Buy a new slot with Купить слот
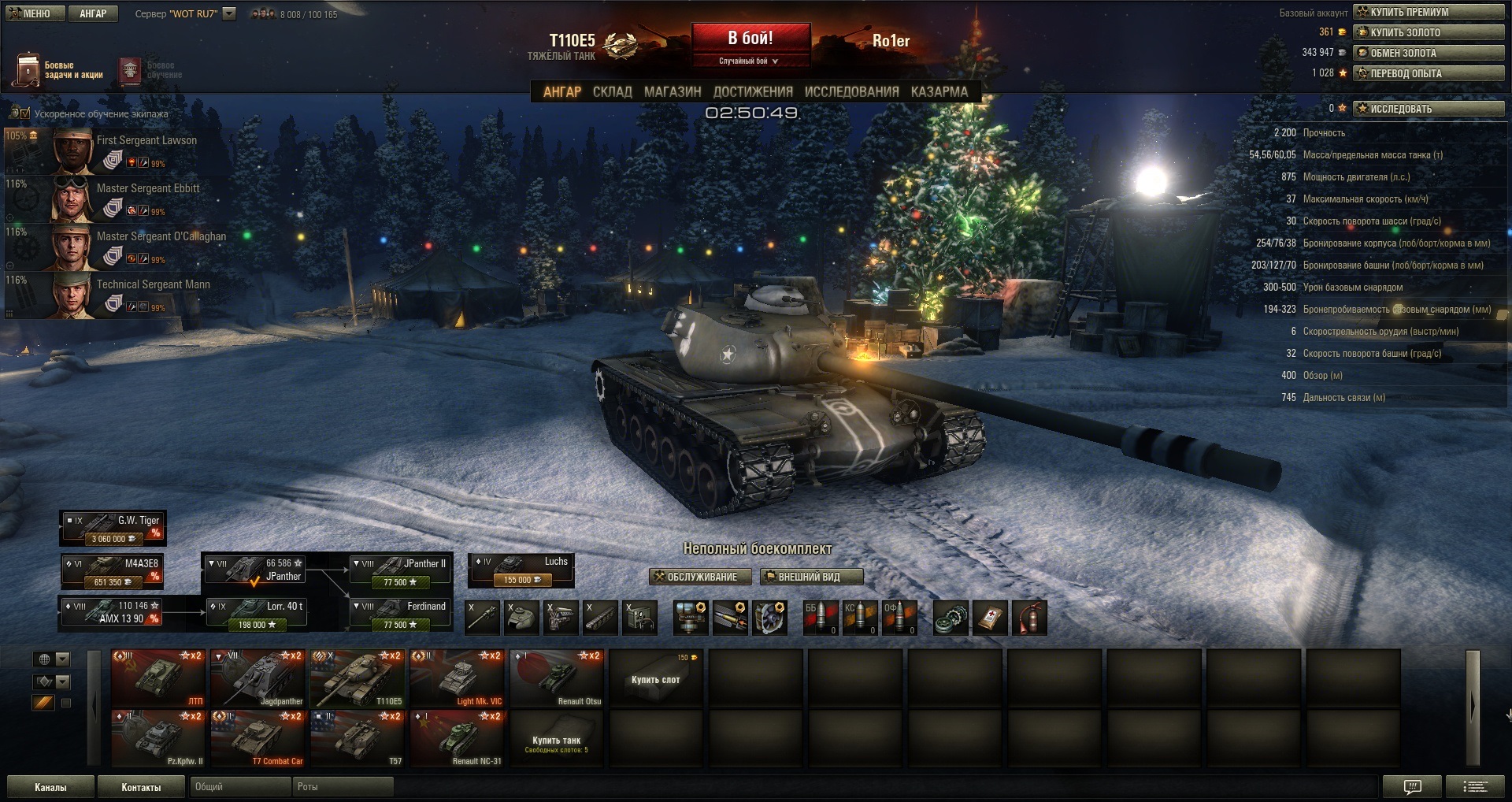The width and height of the screenshot is (1512, 802). tap(655, 678)
